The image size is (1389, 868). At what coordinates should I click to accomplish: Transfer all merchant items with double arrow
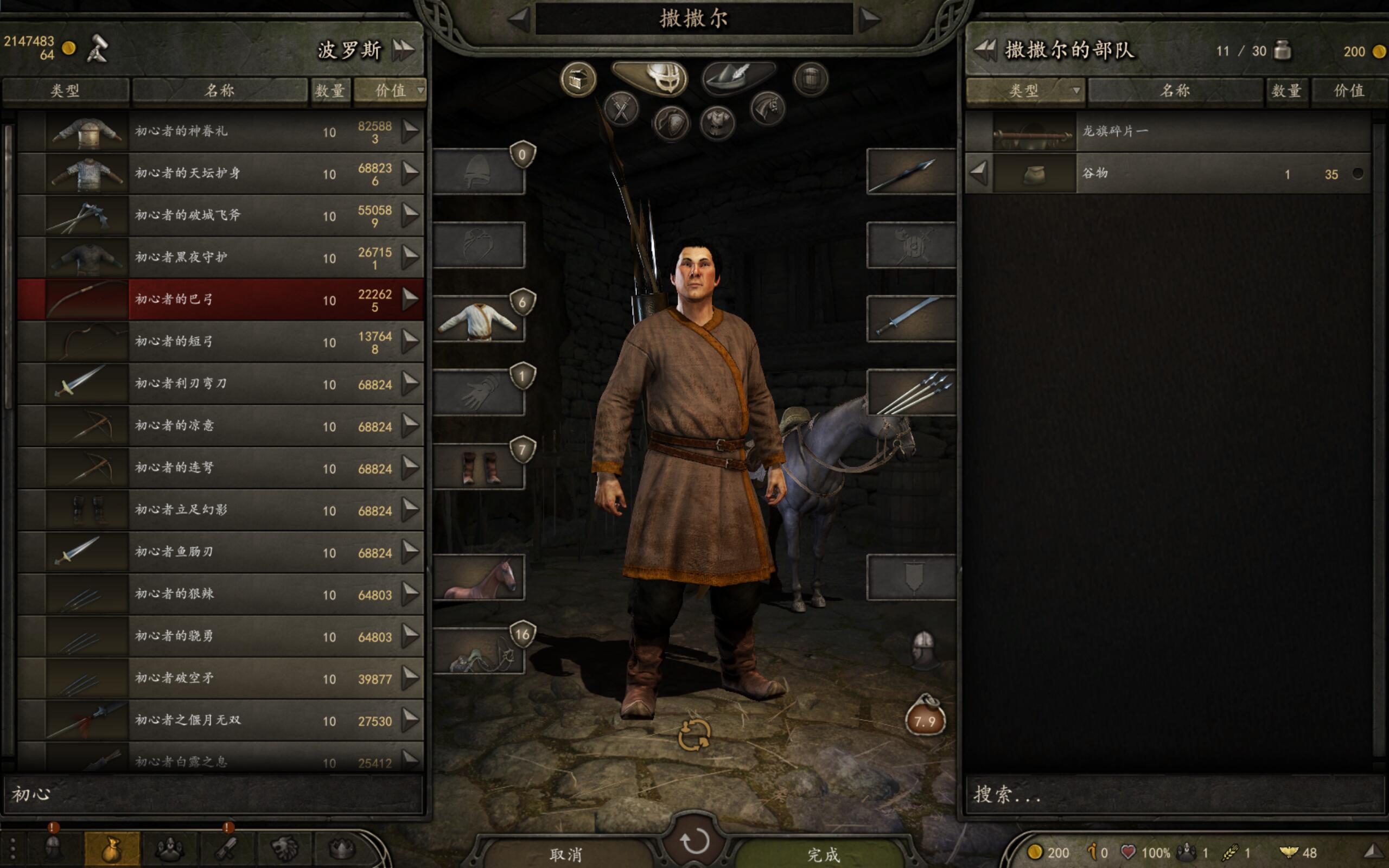pos(403,50)
